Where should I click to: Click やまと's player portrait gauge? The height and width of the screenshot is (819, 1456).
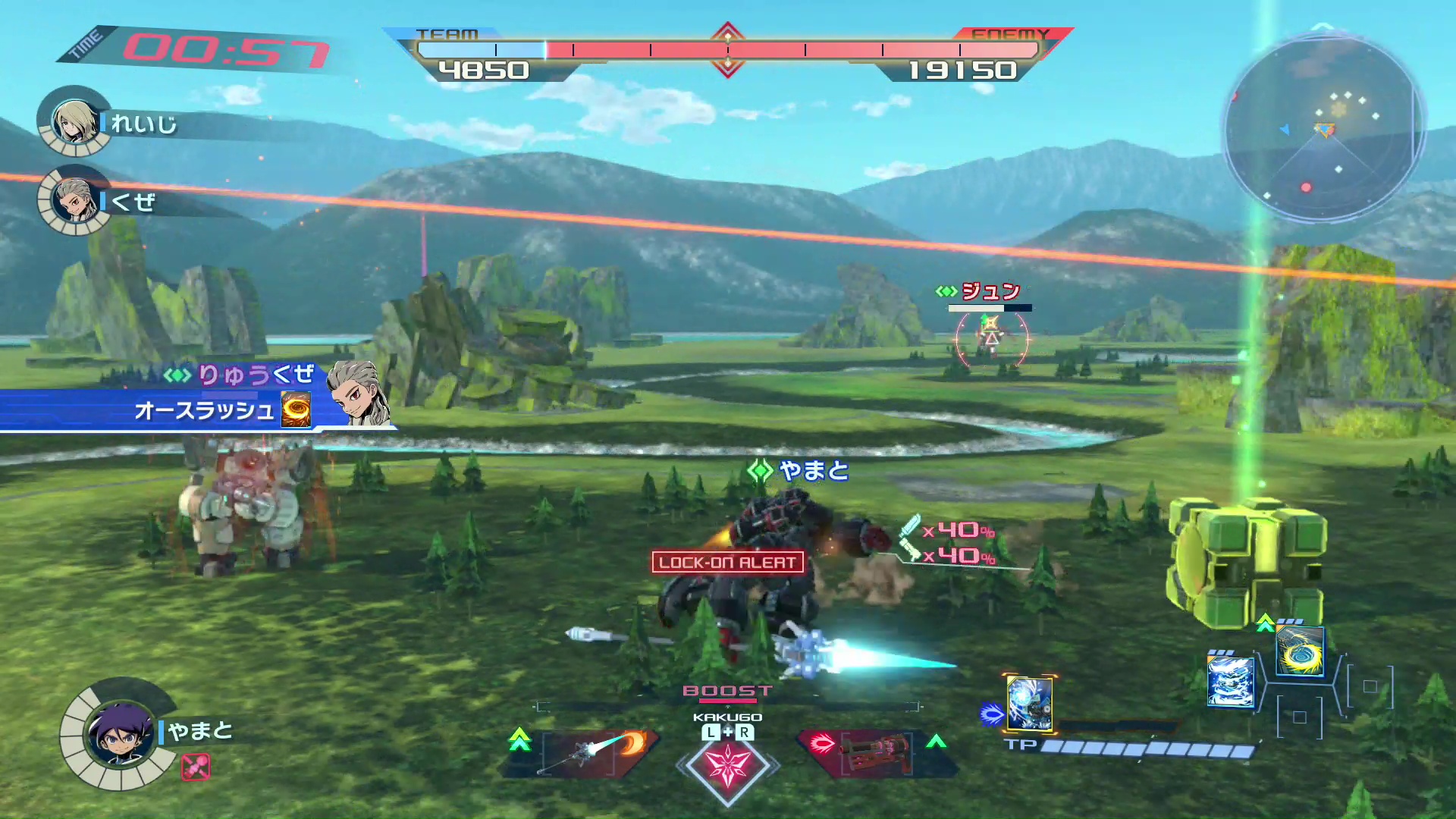click(119, 733)
